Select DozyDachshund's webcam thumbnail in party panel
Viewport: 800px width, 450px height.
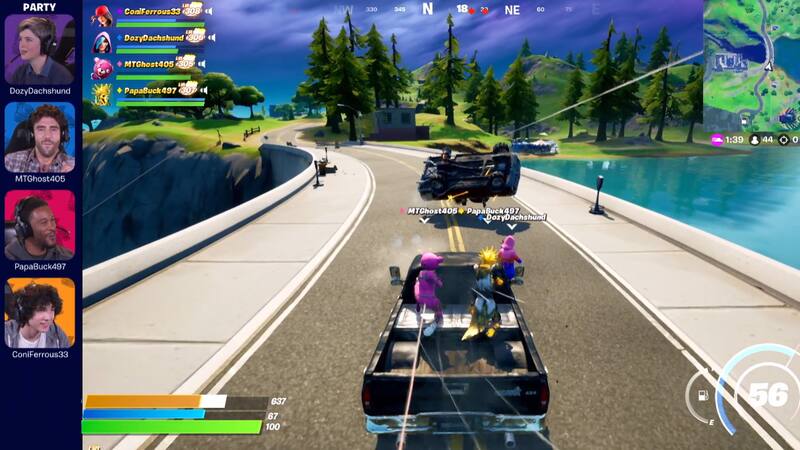pyautogui.click(x=40, y=49)
